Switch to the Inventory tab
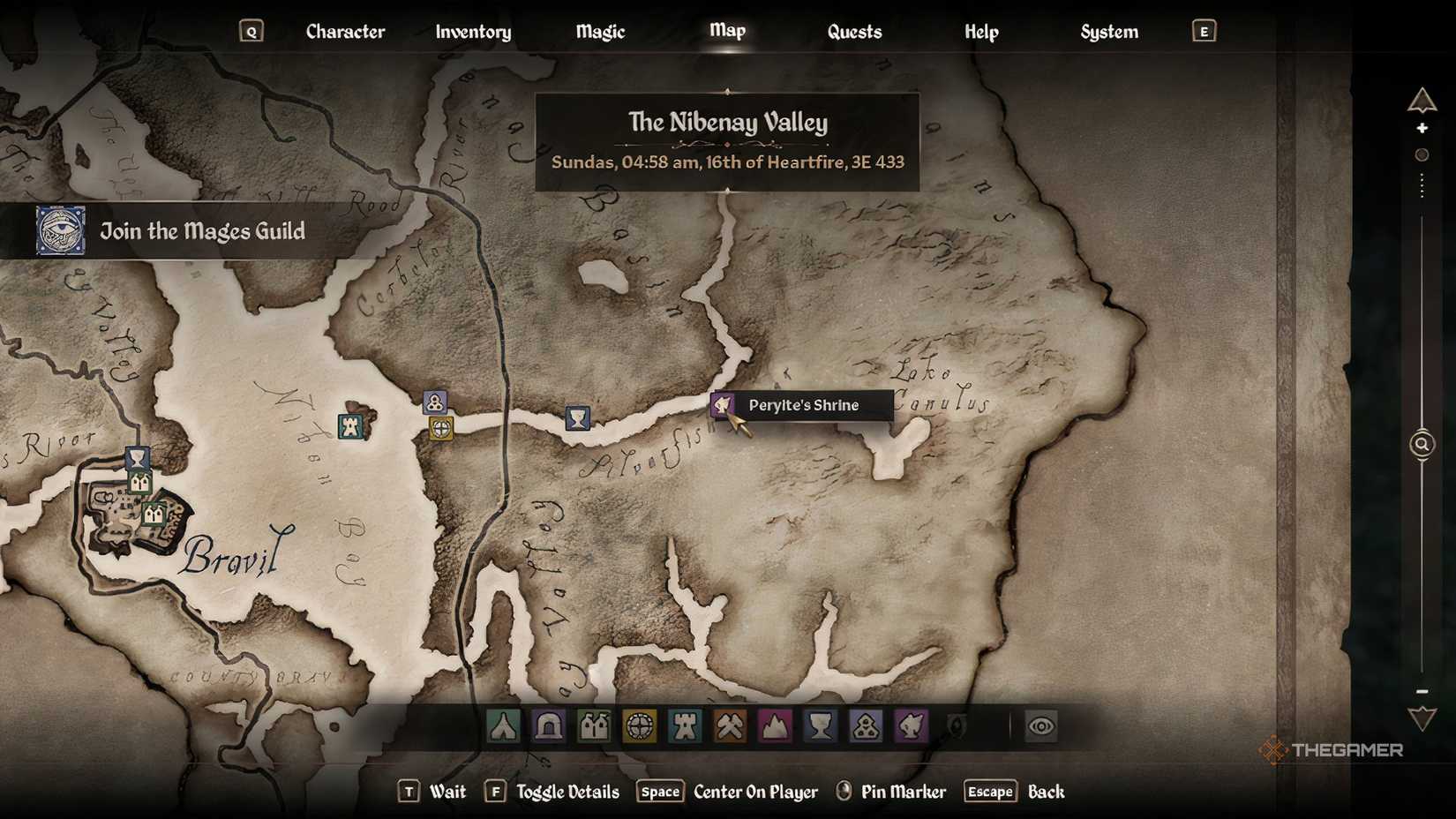The image size is (1456, 819). tap(472, 31)
